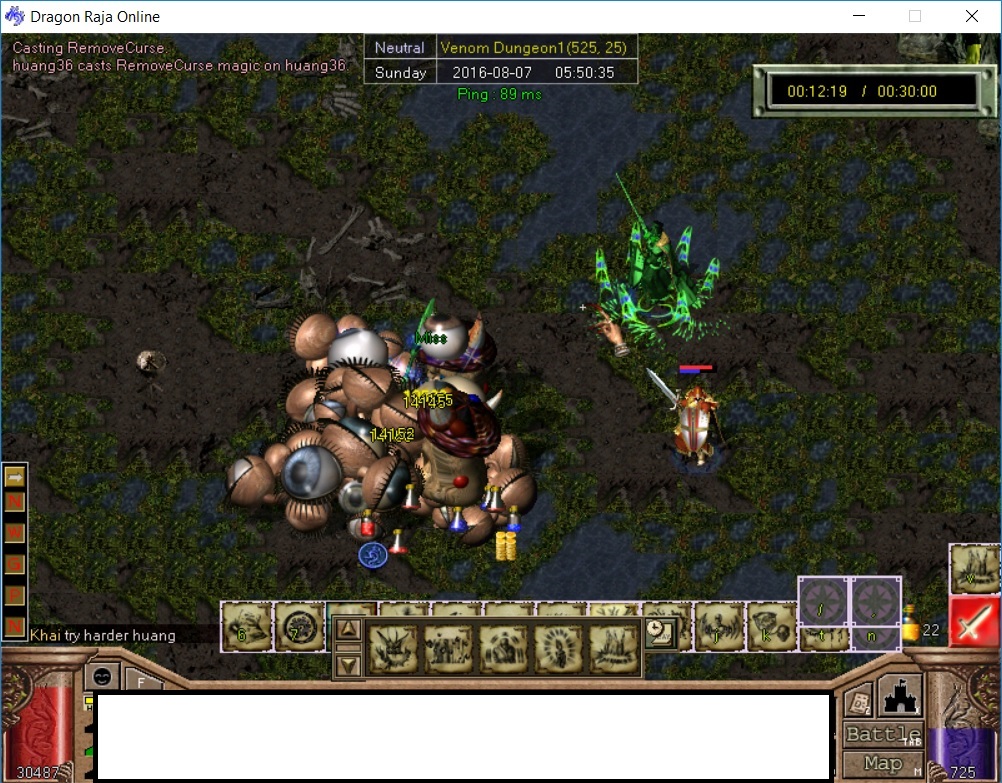Screen dimensions: 1002x783
Task: Activate the red sword attack button
Action: point(974,621)
